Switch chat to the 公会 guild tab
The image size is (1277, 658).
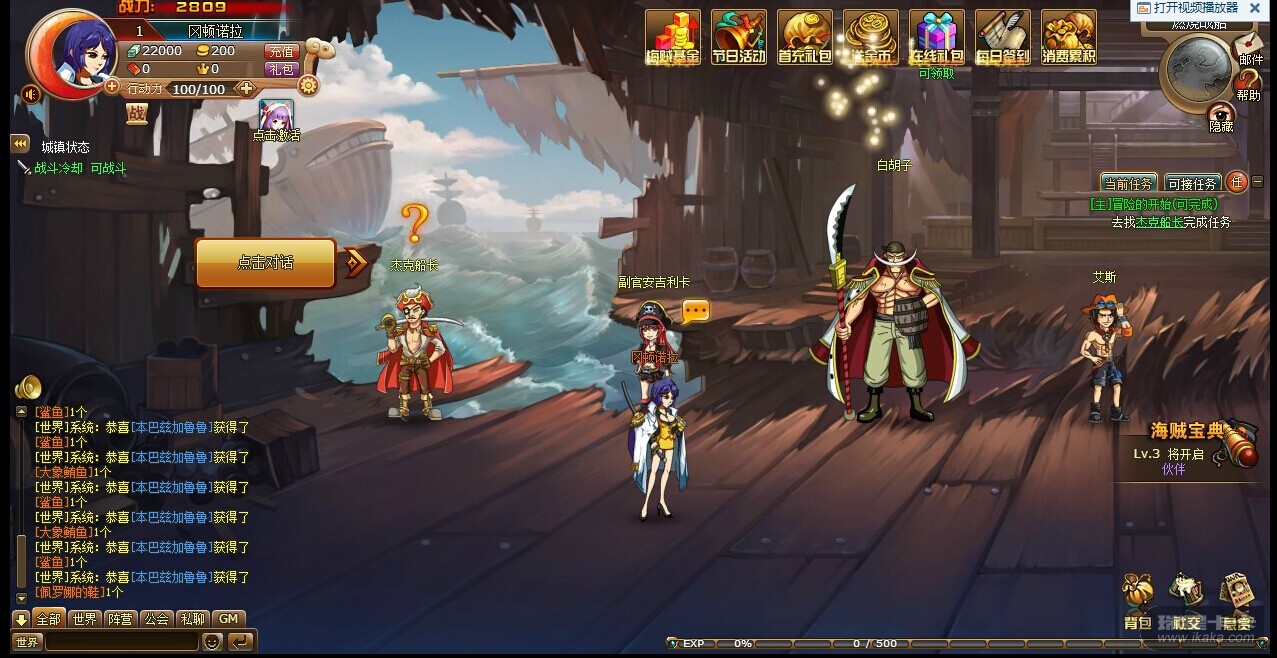coord(156,619)
